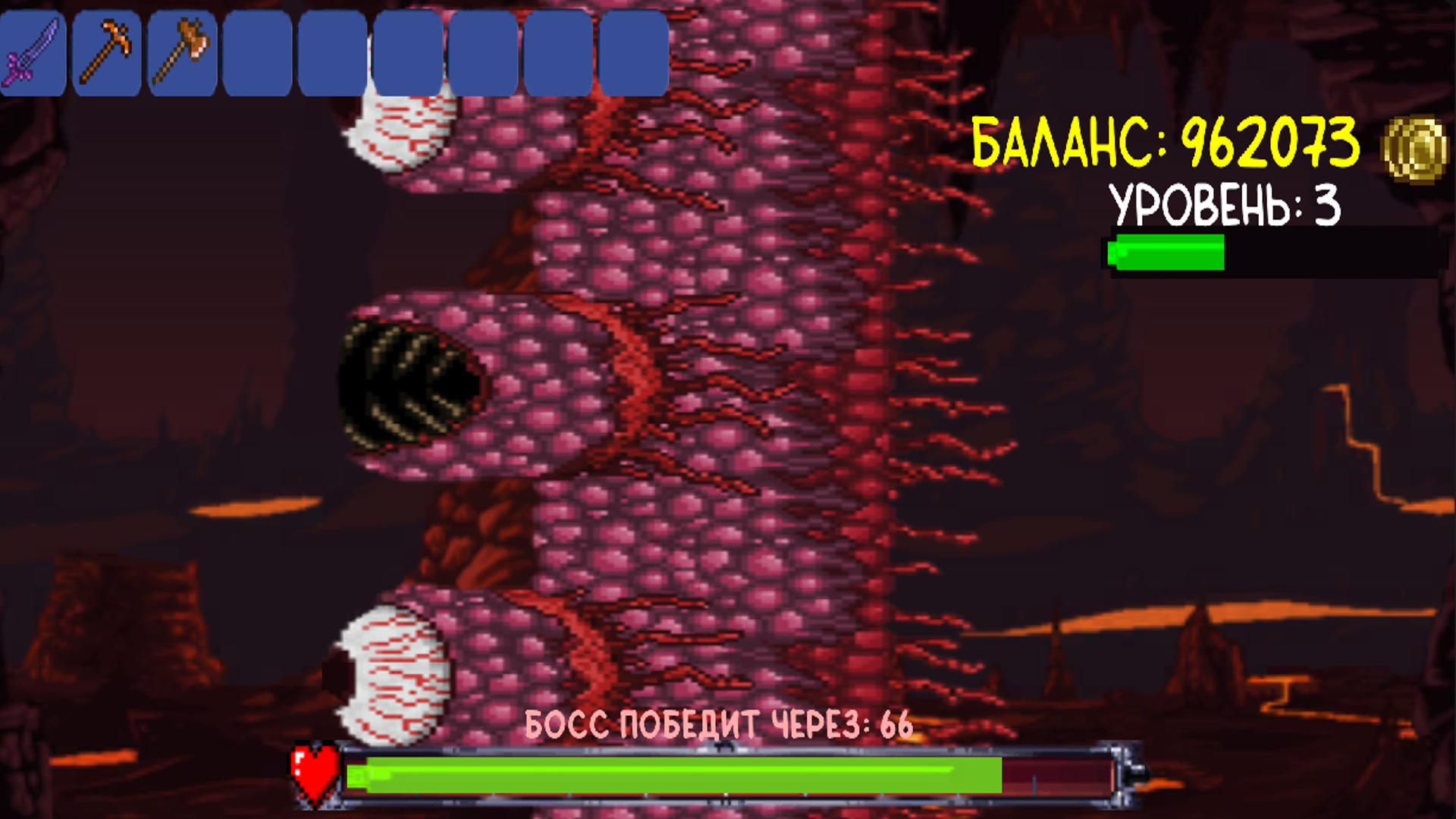
Task: Click the УРОВЕНЬ: 3 level label
Action: tap(1225, 205)
